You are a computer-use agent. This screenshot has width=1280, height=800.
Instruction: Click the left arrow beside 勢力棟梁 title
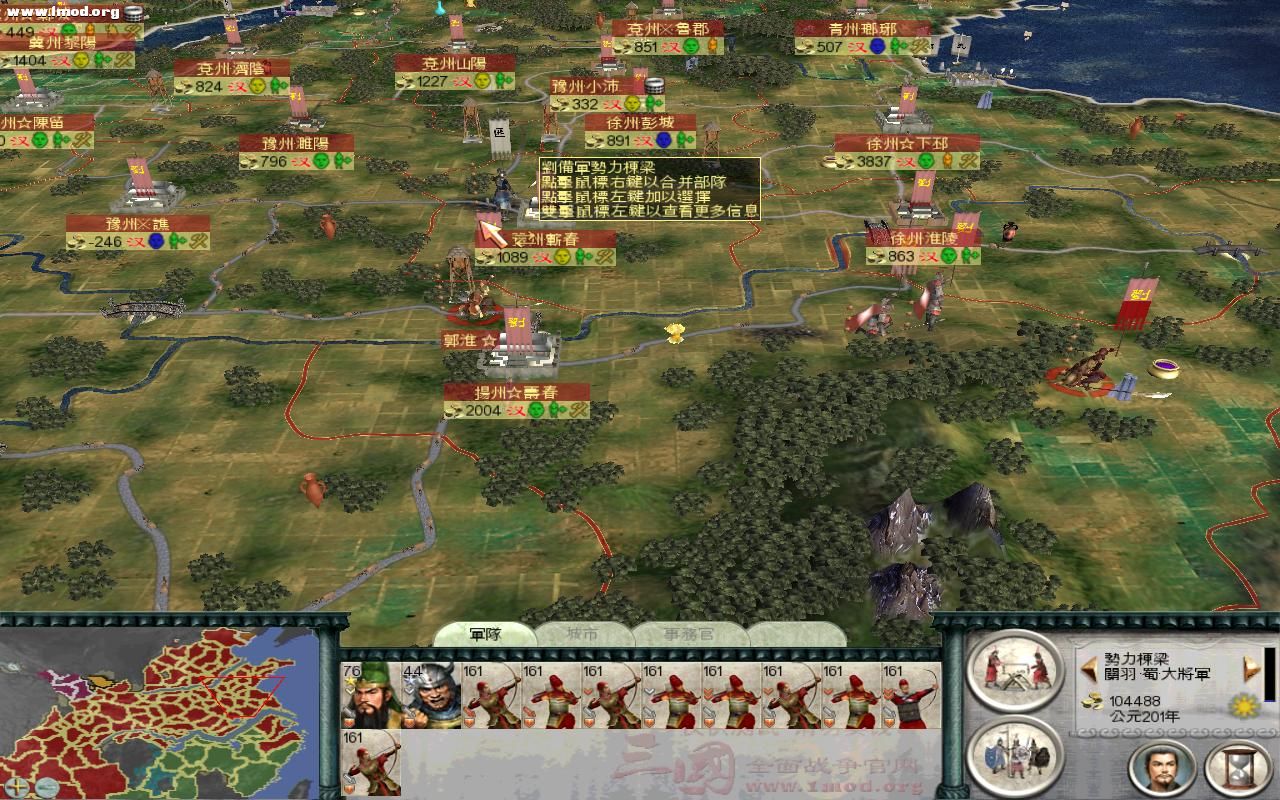coord(1088,667)
